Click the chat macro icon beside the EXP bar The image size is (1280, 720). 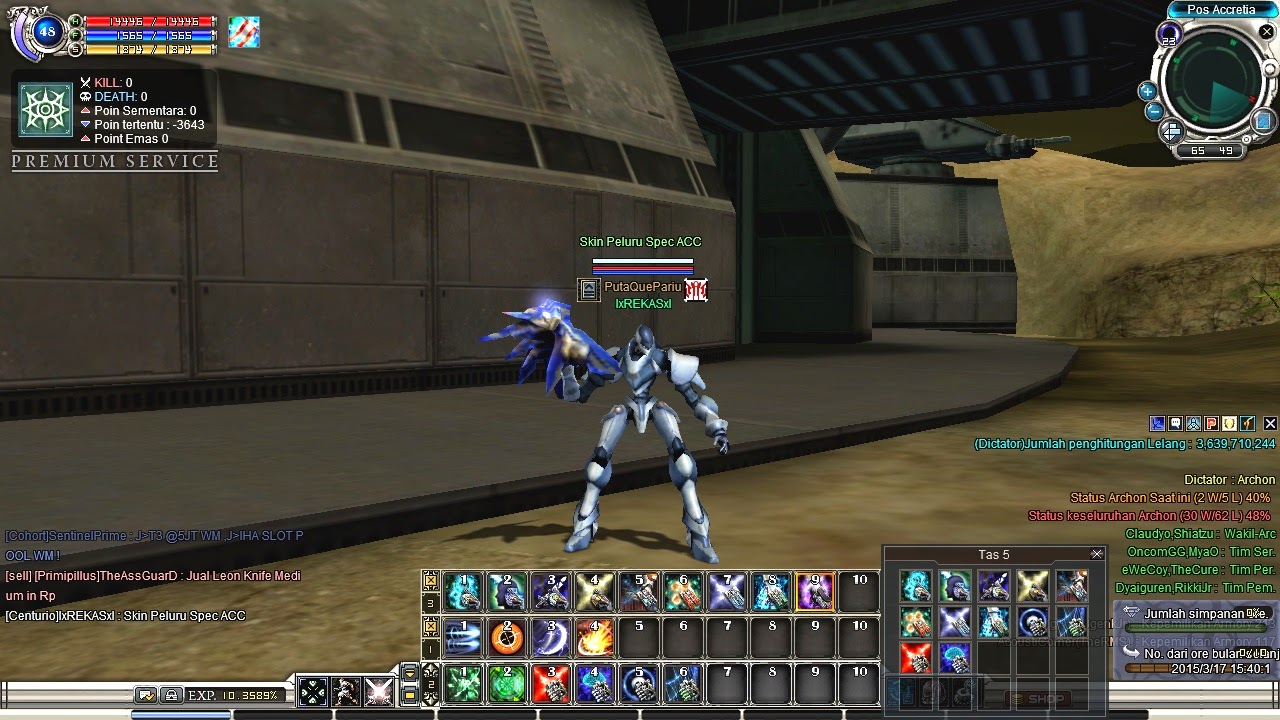coord(148,694)
